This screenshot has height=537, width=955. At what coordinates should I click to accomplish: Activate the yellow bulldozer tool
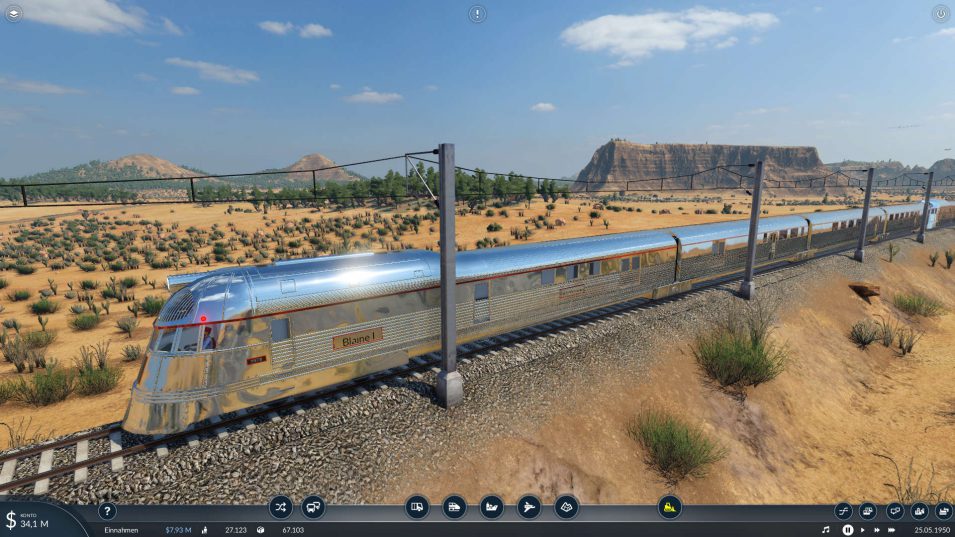click(x=669, y=507)
